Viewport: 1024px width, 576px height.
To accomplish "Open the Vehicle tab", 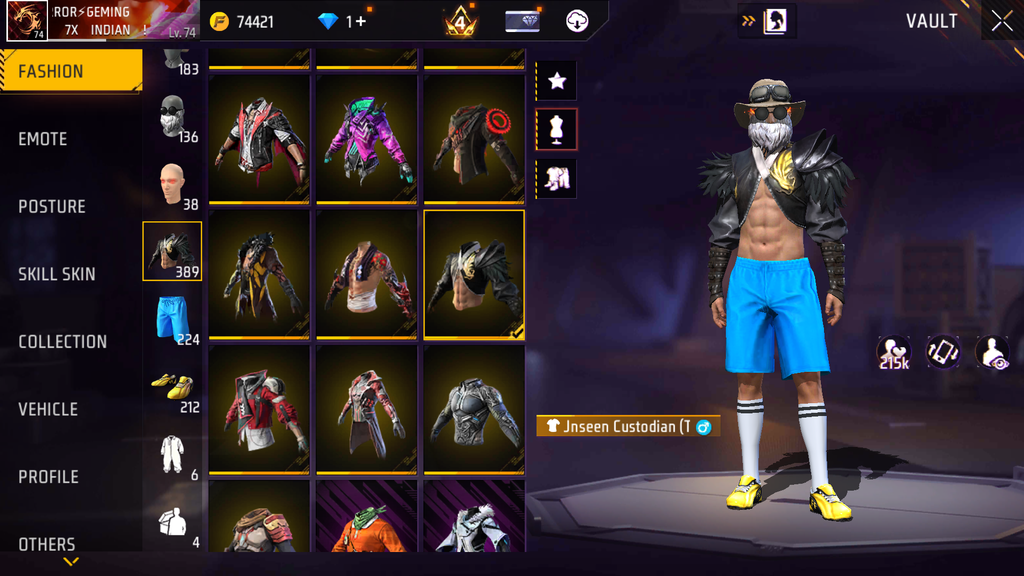I will point(48,409).
